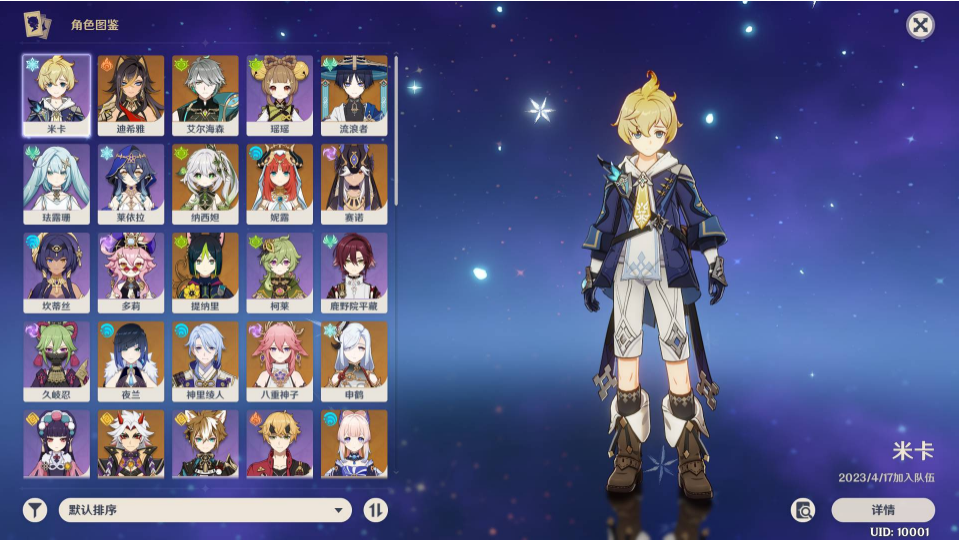
Task: Select the 米卡 character card
Action: coord(57,95)
